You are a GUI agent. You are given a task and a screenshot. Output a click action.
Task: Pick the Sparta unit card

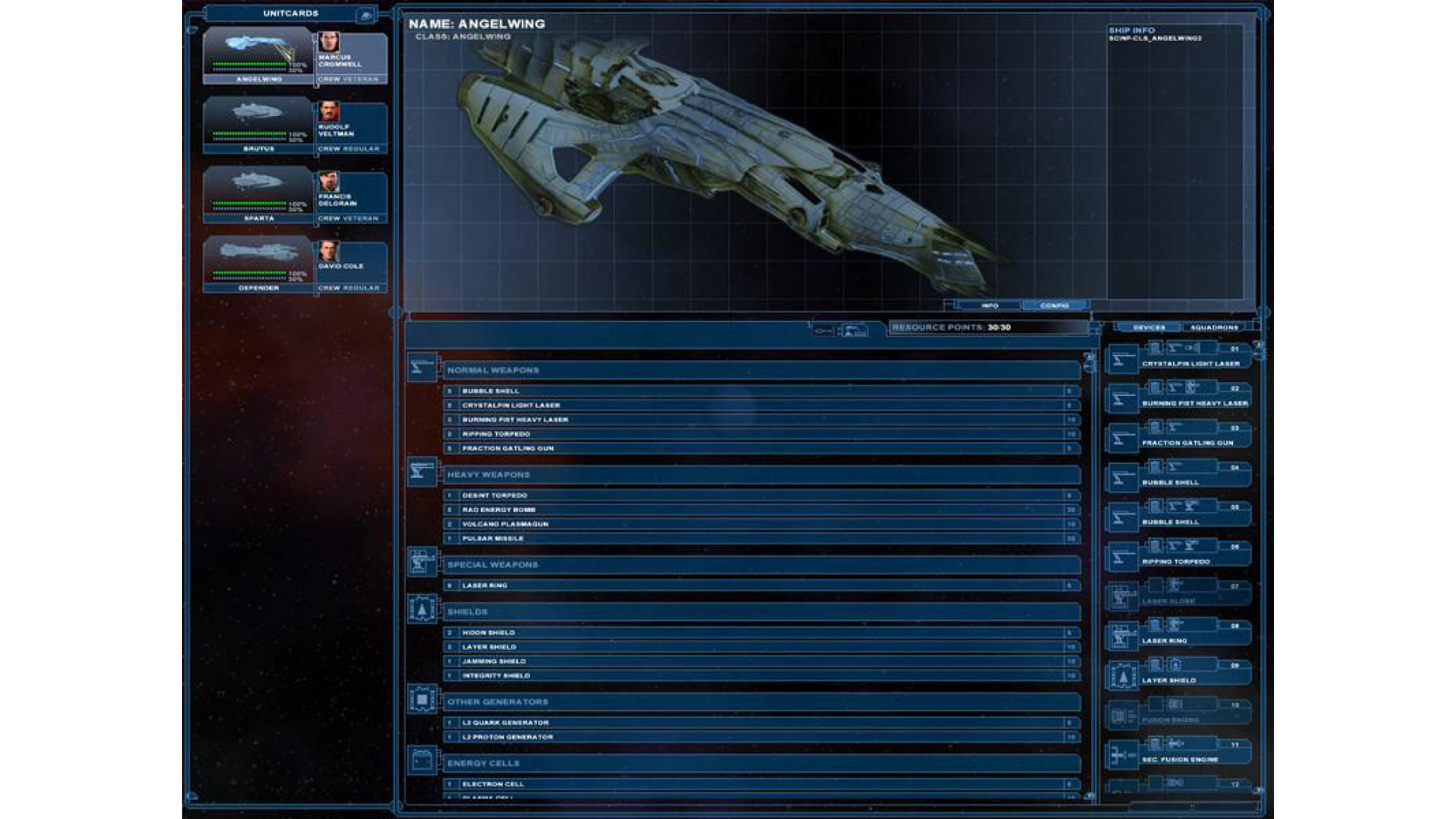coord(258,195)
